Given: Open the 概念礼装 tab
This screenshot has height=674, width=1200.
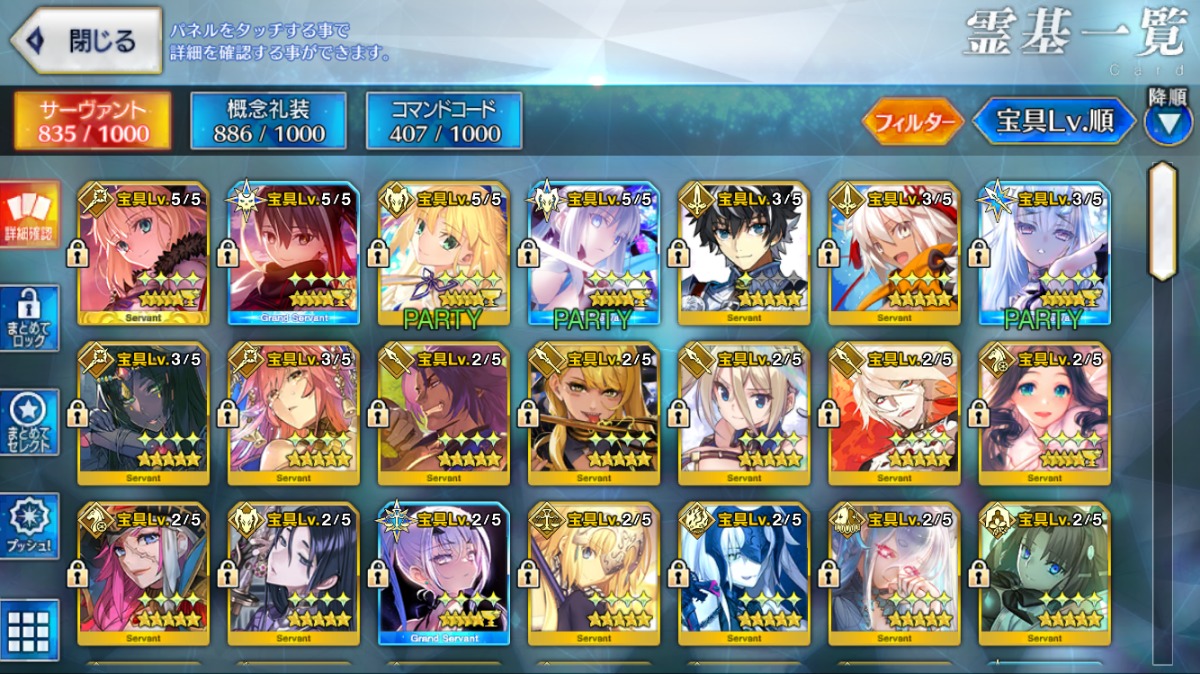Looking at the screenshot, I should 268,121.
